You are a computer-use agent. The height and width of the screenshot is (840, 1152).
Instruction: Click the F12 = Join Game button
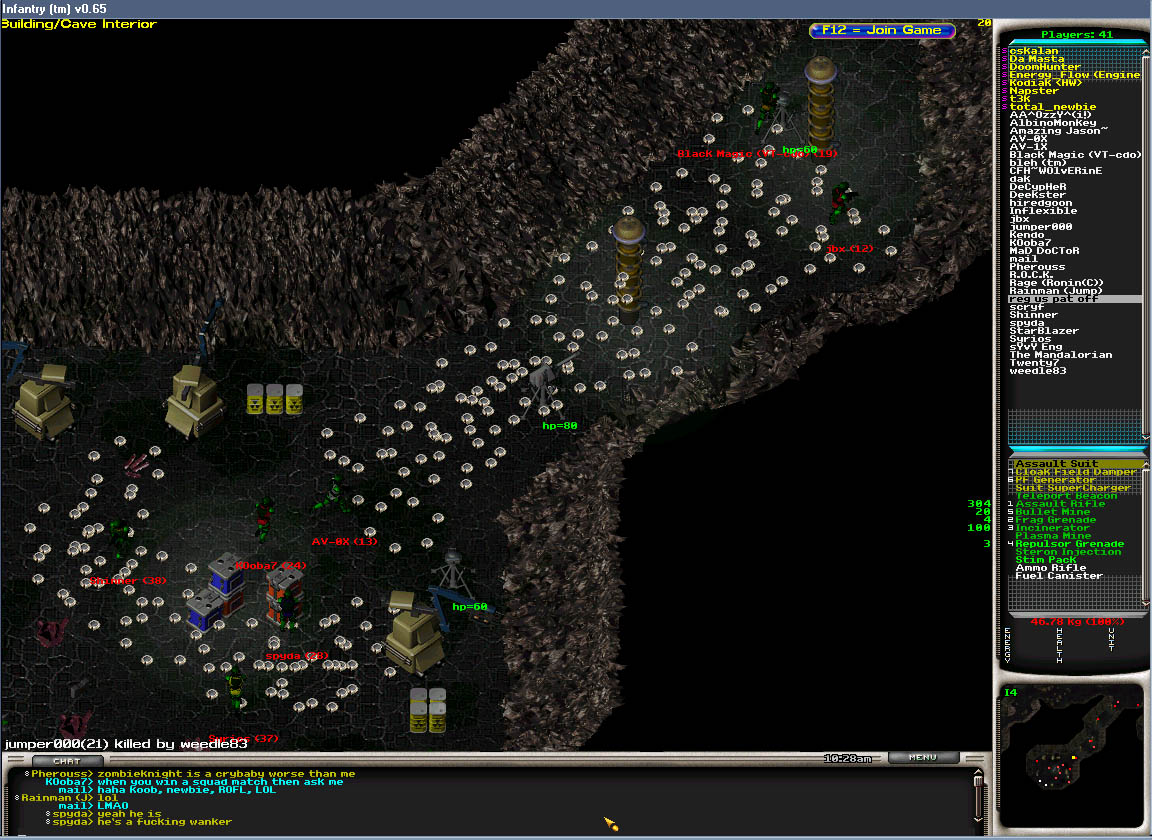881,30
